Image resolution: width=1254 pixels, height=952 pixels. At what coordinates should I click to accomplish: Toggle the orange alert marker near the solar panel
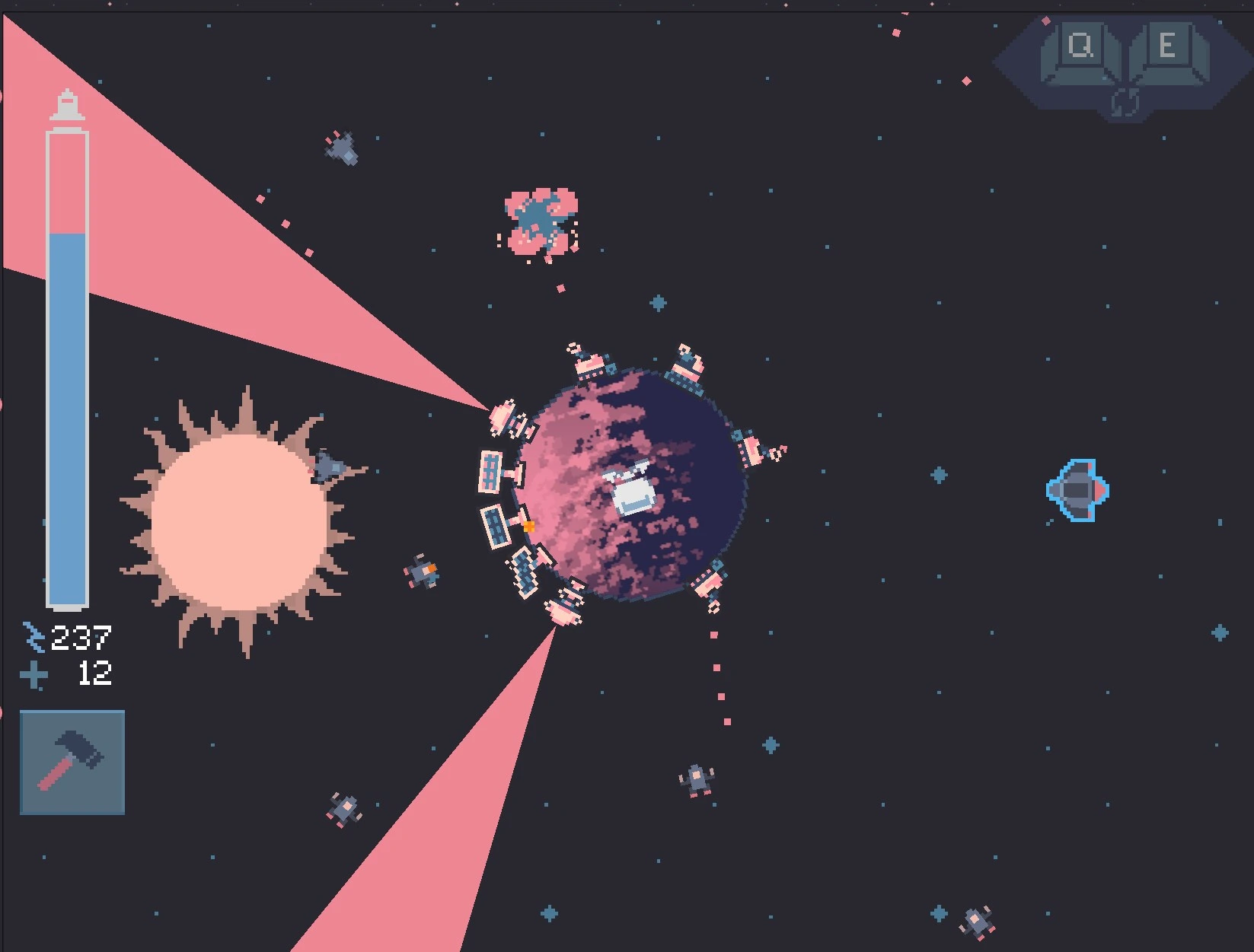tap(528, 526)
